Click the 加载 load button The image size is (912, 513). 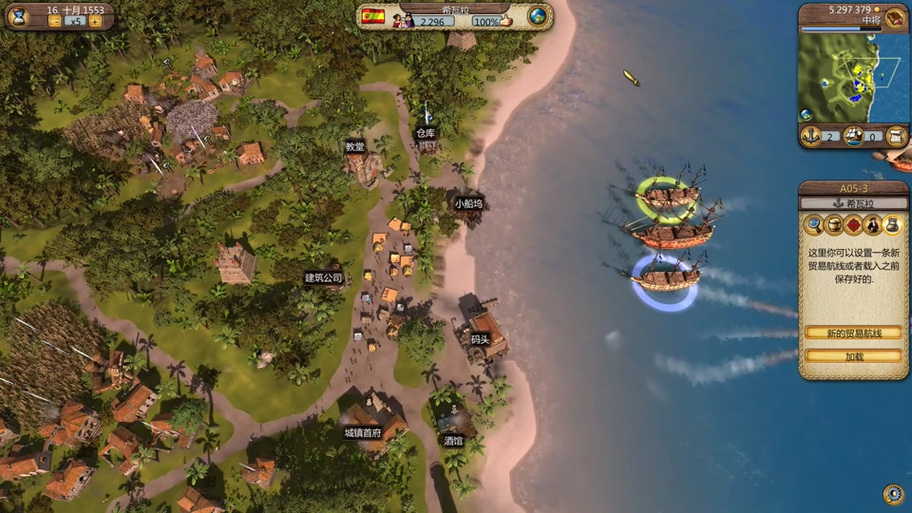853,356
